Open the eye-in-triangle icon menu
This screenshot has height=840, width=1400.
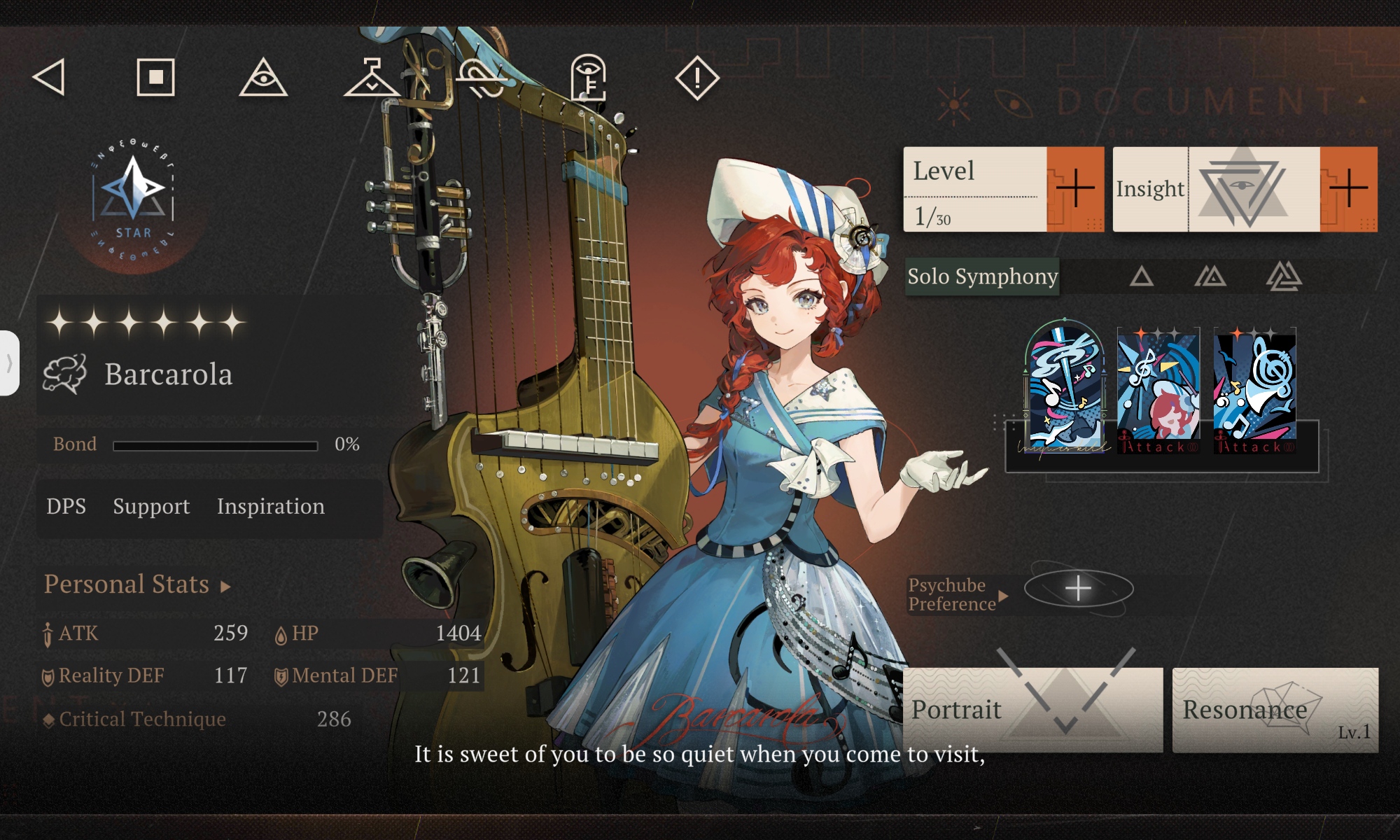[263, 78]
